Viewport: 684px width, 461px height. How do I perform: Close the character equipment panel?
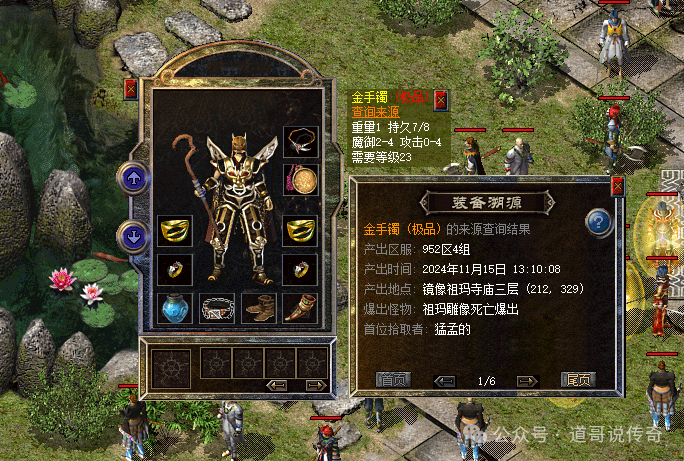coord(131,90)
